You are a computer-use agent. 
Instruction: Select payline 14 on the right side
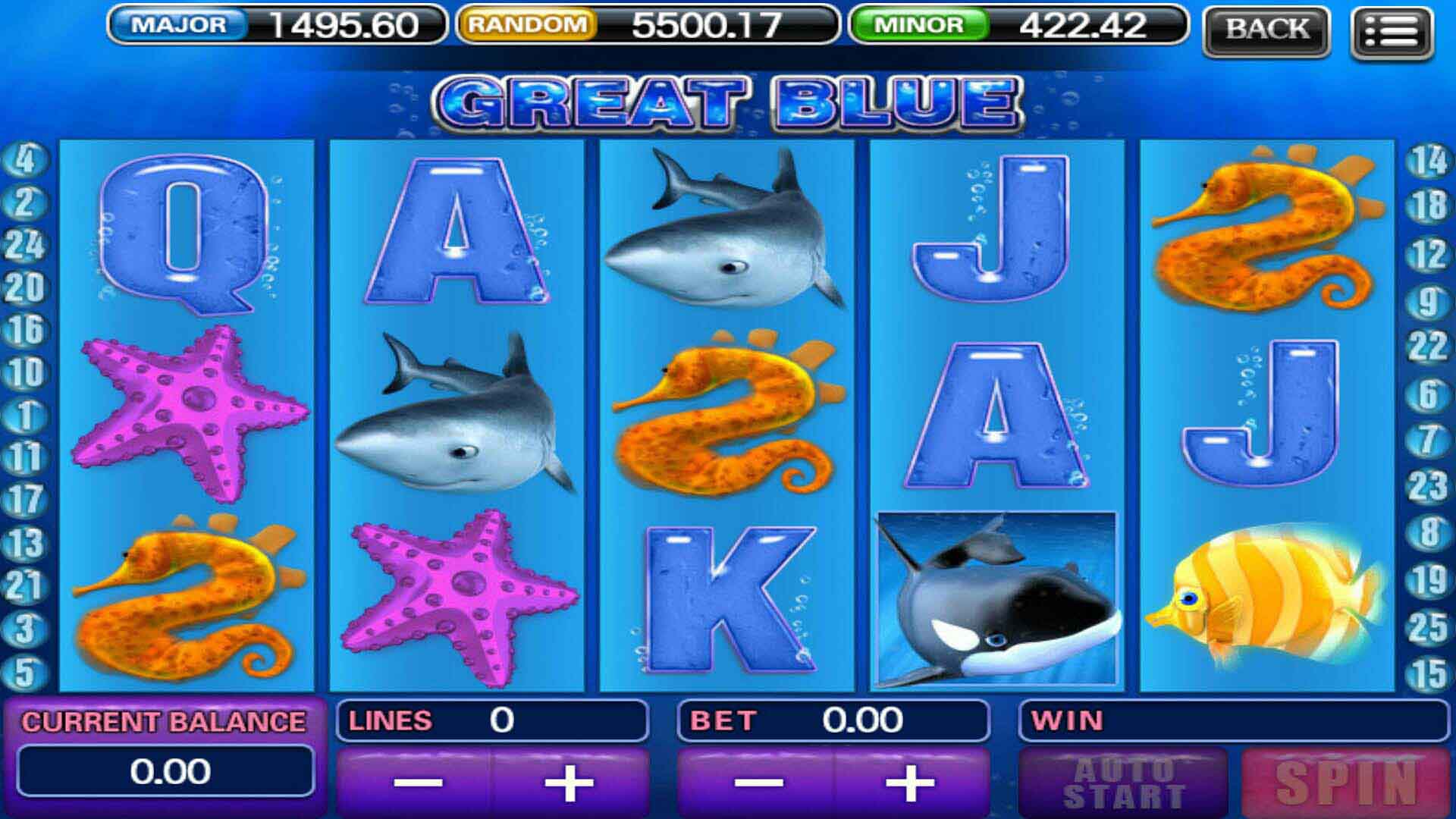1430,160
